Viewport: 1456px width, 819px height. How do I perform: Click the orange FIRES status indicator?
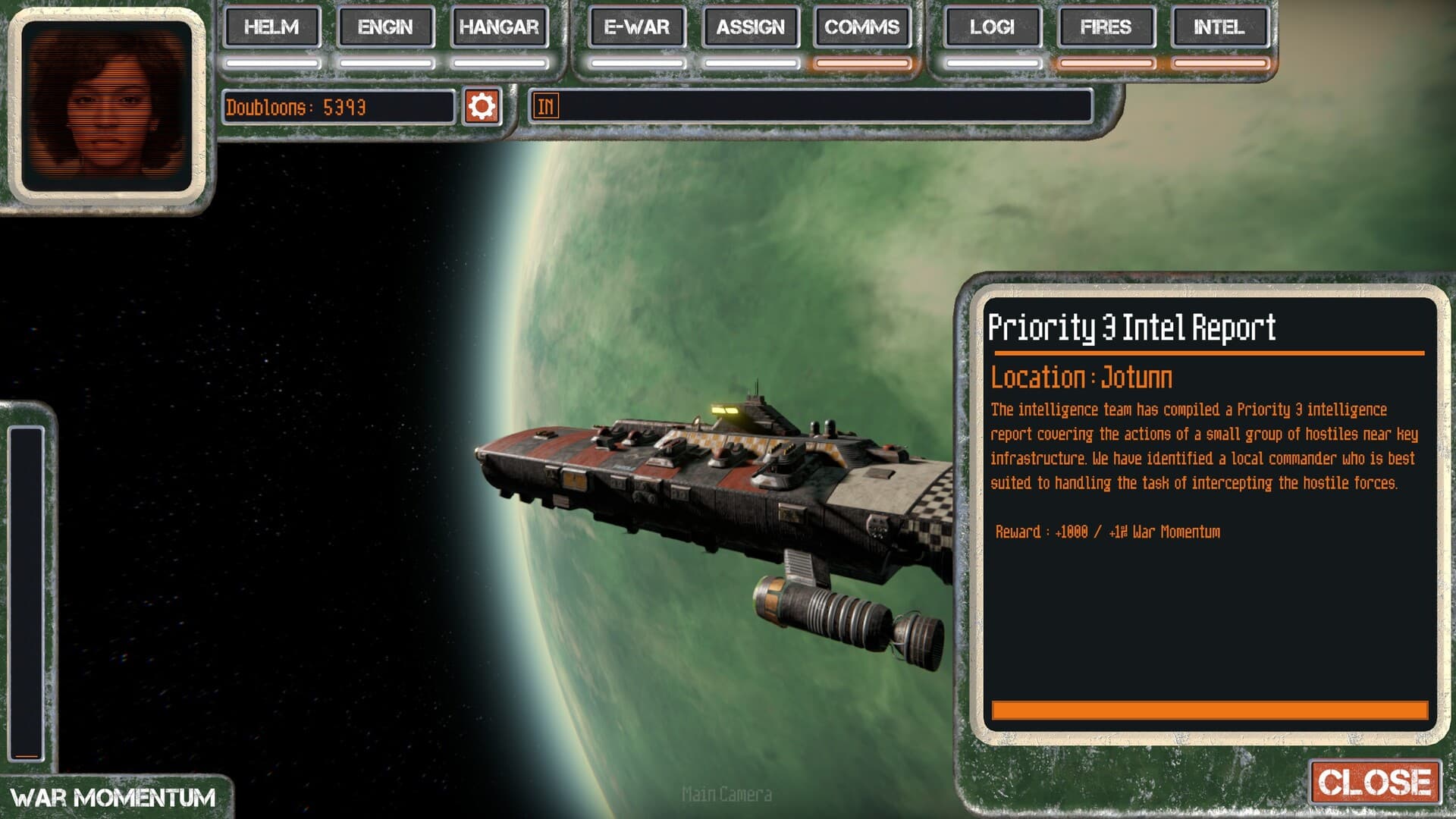tap(1106, 64)
